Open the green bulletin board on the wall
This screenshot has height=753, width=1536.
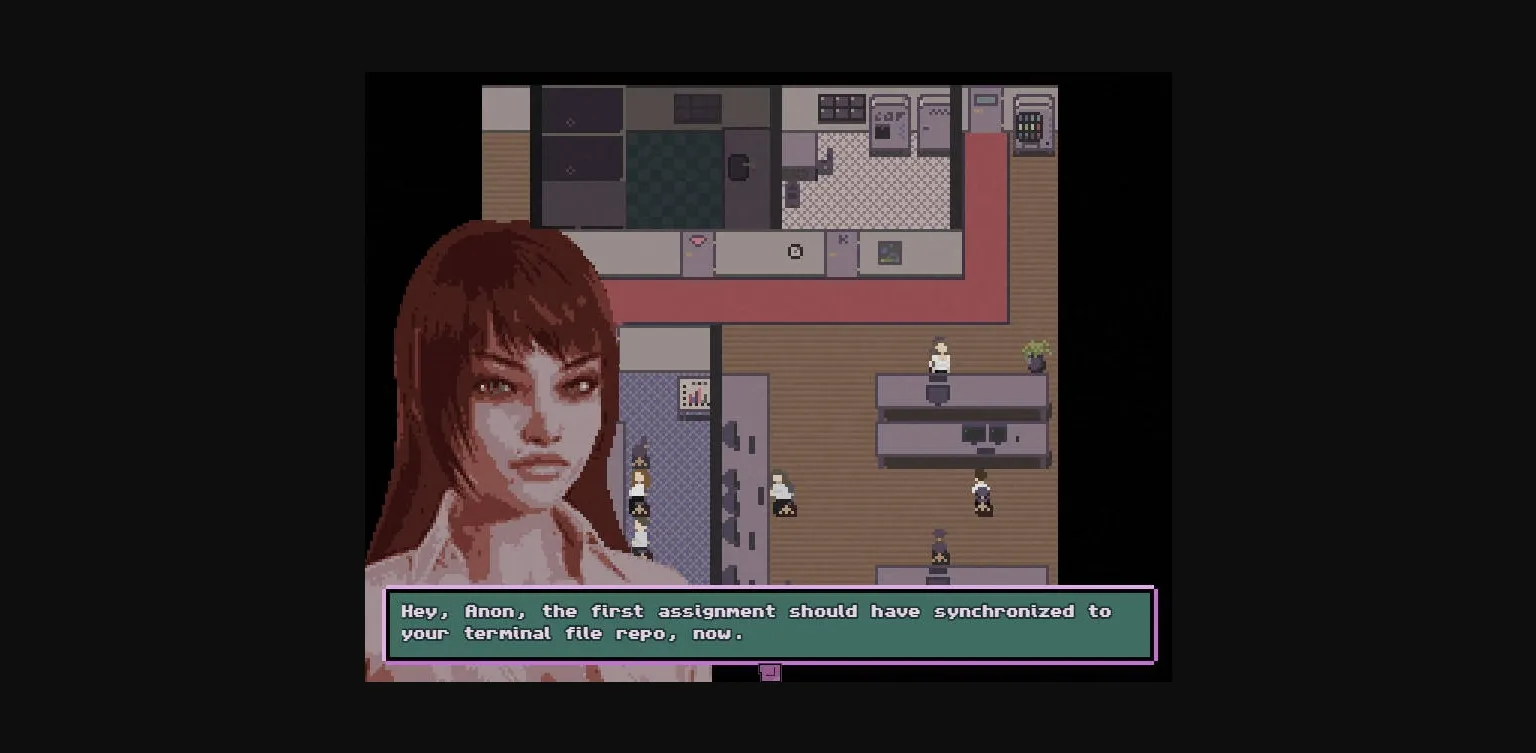pos(889,252)
